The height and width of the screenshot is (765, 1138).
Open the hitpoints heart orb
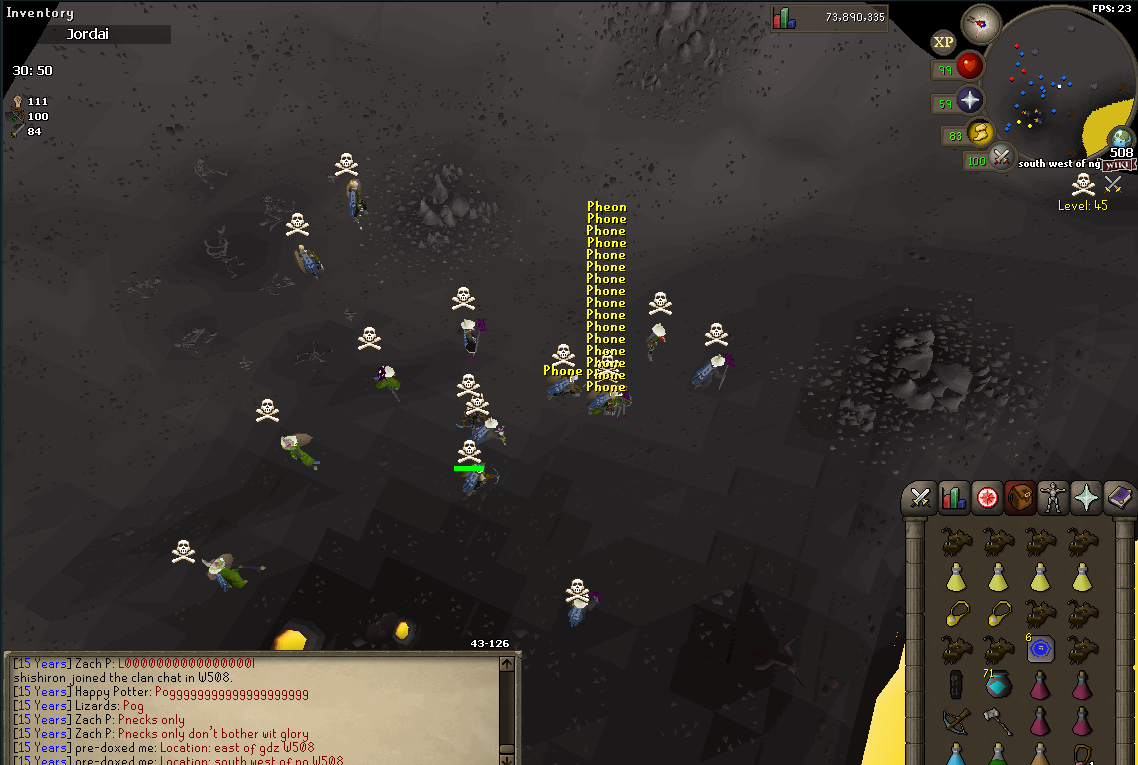click(x=969, y=67)
